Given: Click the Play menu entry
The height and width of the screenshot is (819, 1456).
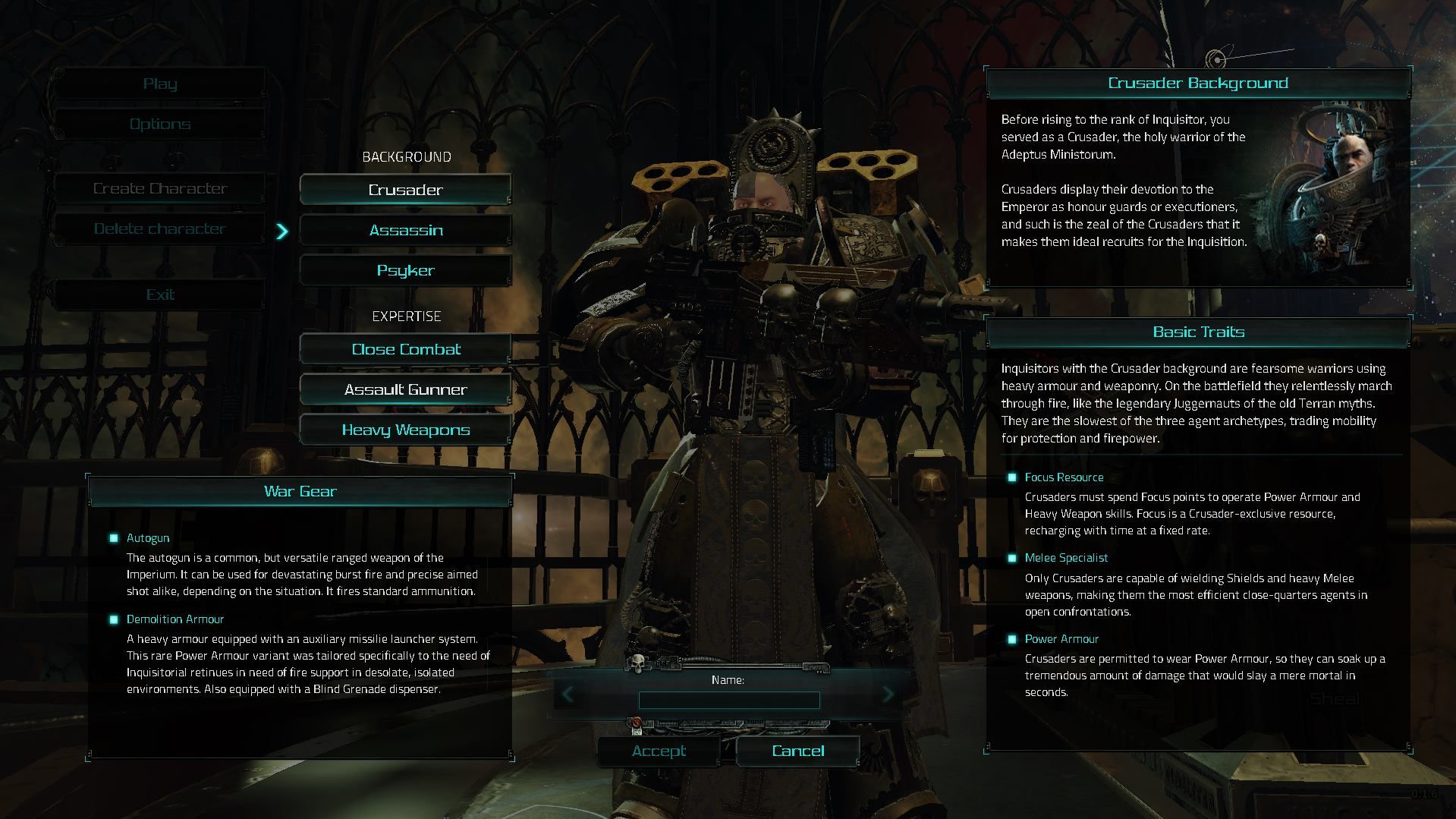Looking at the screenshot, I should 160,83.
